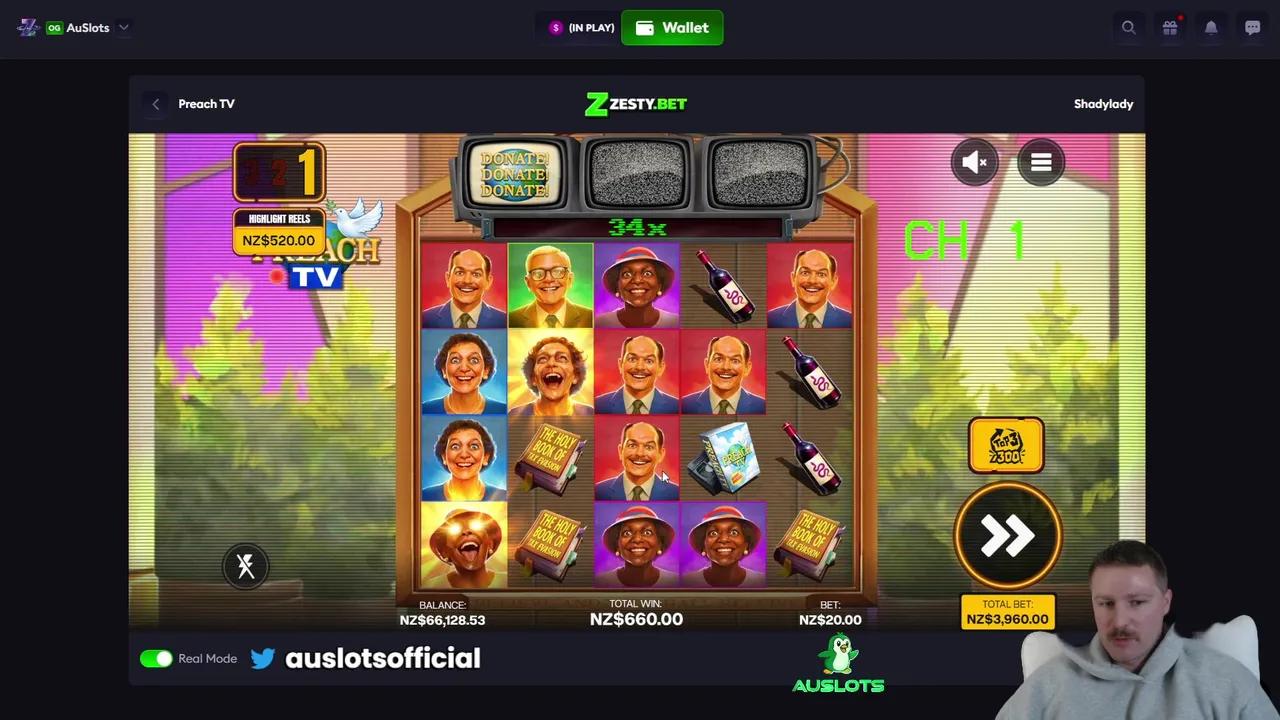Click the Total Bet NZ$3,960.00 display
The width and height of the screenshot is (1280, 720).
1007,611
